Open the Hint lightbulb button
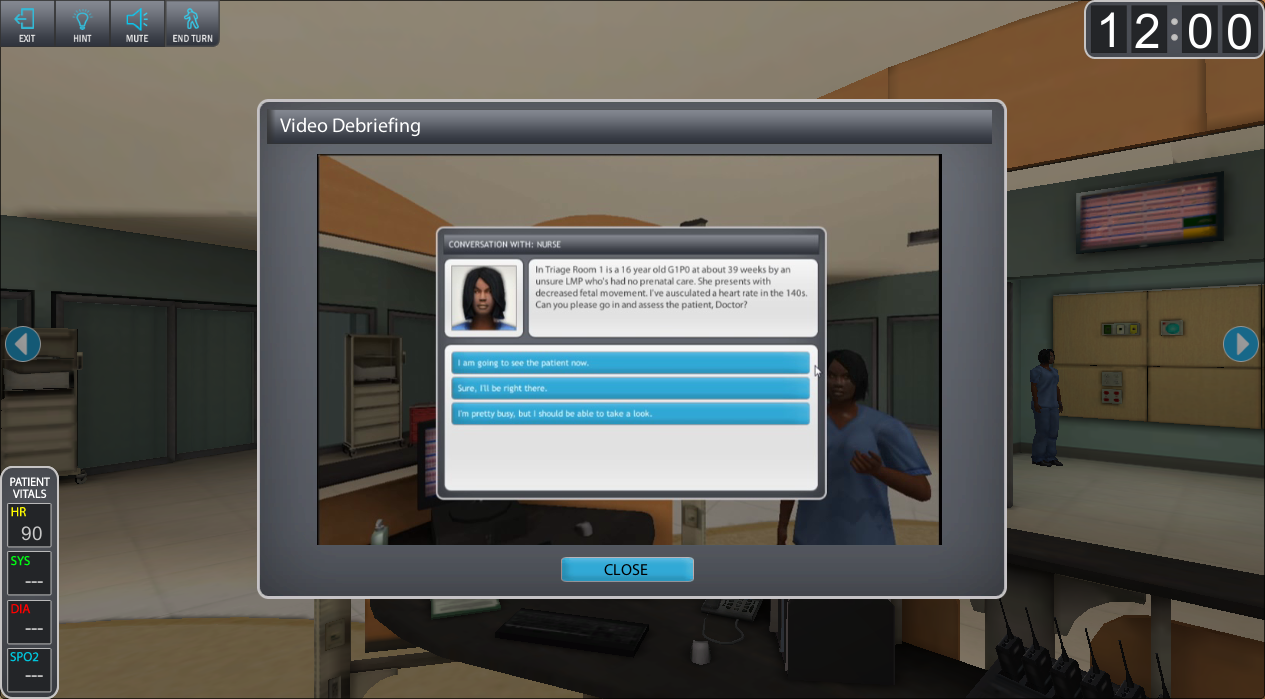Viewport: 1265px width, 699px height. [82, 24]
